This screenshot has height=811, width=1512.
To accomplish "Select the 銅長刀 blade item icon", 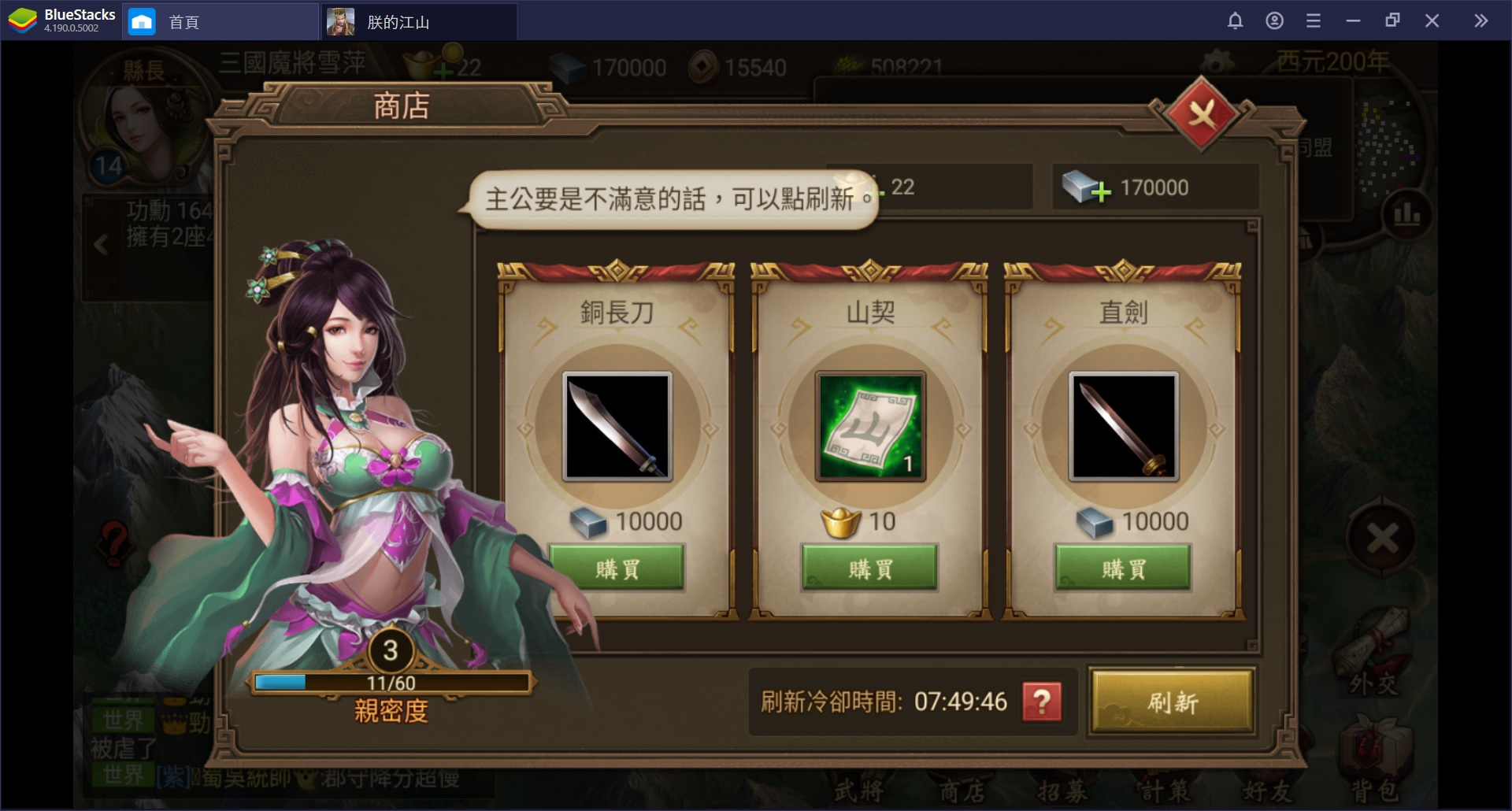I will (x=617, y=427).
